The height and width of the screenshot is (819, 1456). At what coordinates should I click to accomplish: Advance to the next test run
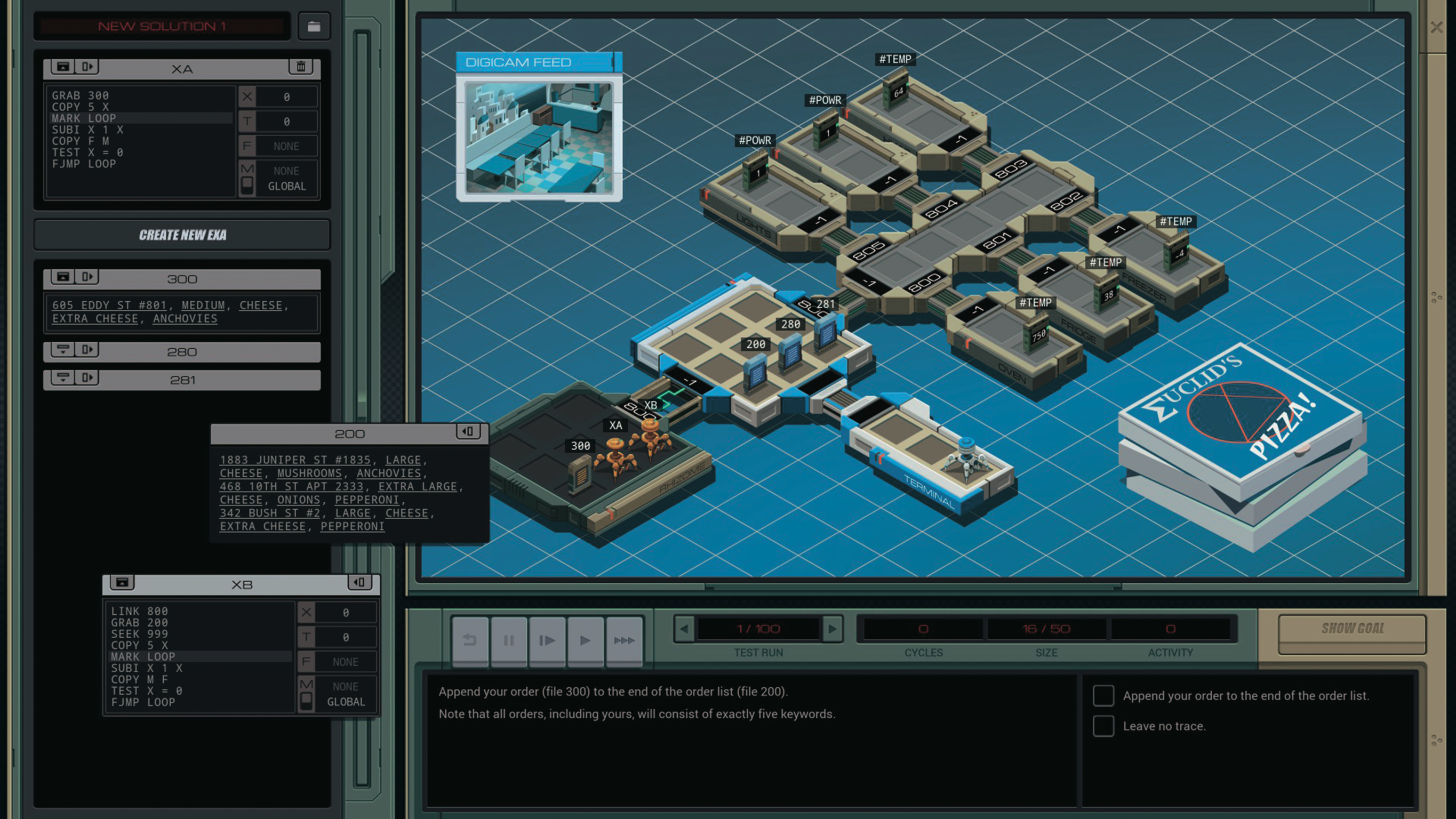(x=832, y=629)
